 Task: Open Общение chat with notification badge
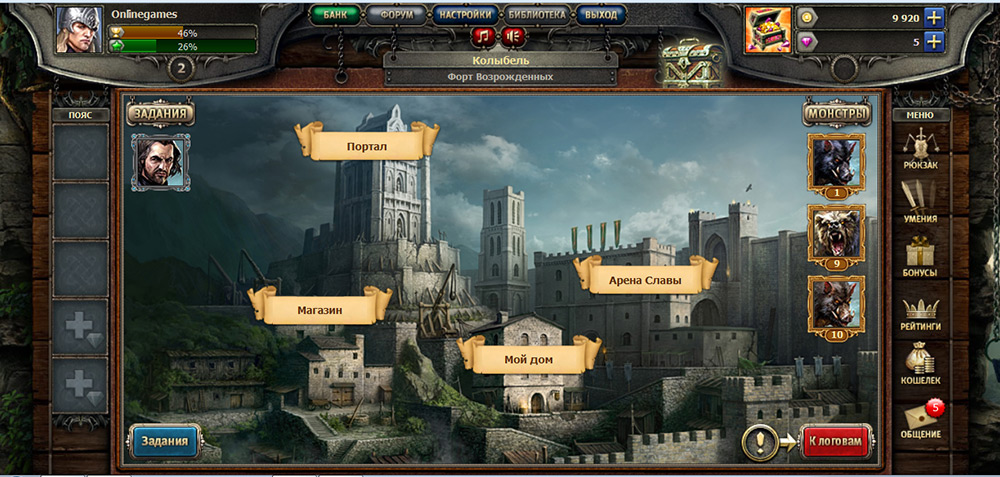tap(920, 420)
